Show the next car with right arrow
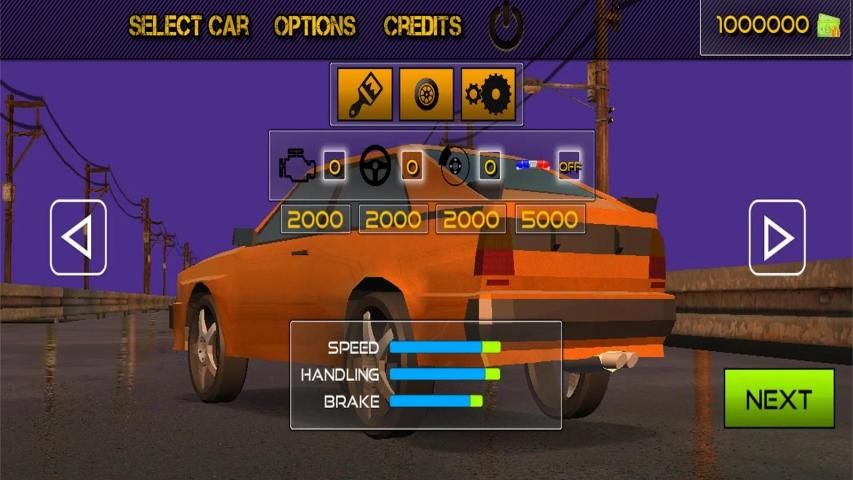The width and height of the screenshot is (853, 480). (777, 238)
